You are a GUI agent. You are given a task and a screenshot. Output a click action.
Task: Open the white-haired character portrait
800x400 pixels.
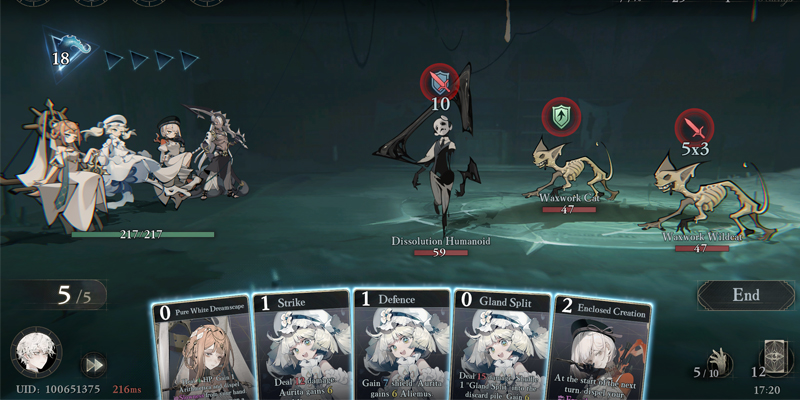pyautogui.click(x=36, y=354)
